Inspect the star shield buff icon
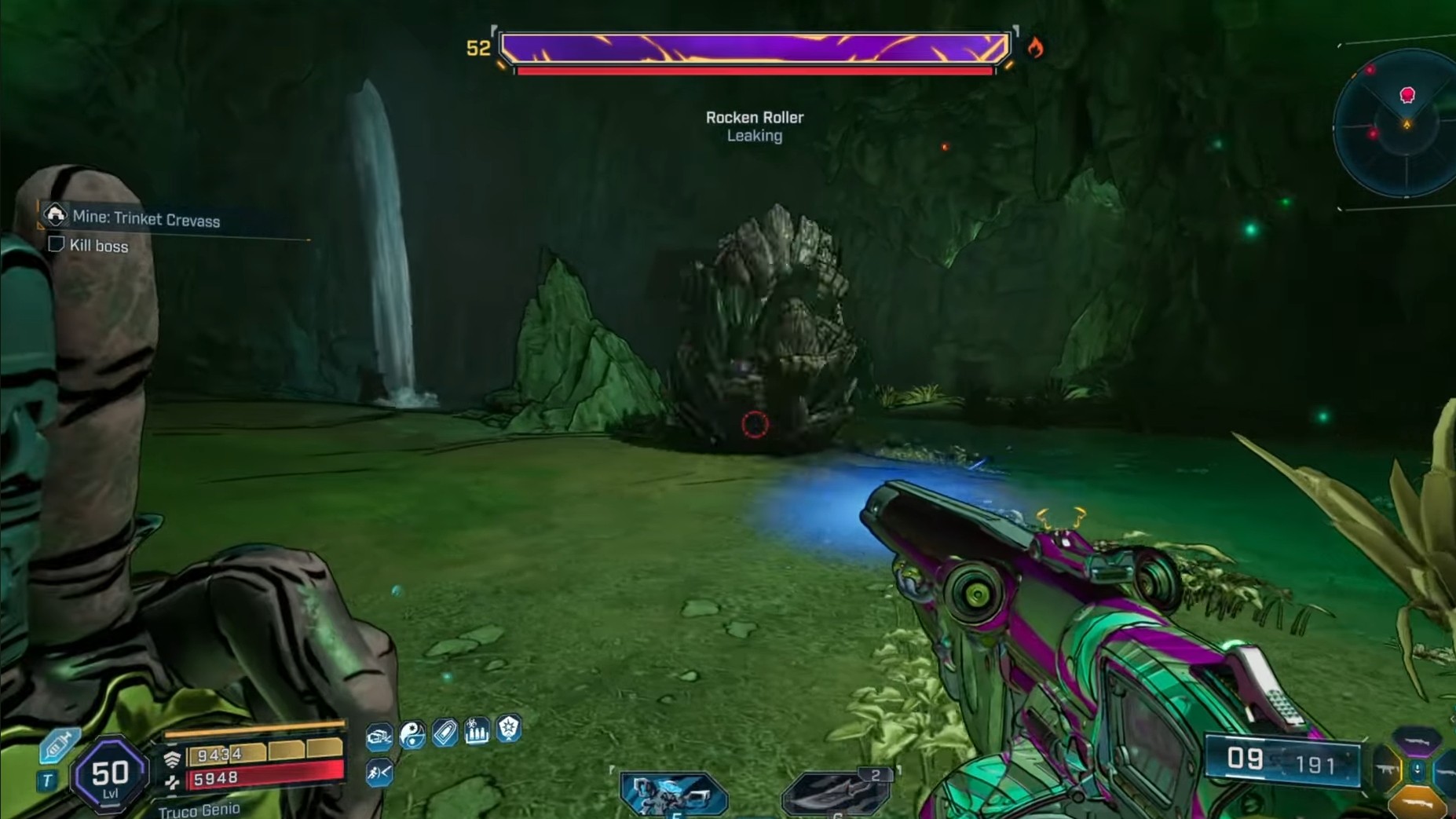The image size is (1456, 819). [x=509, y=729]
